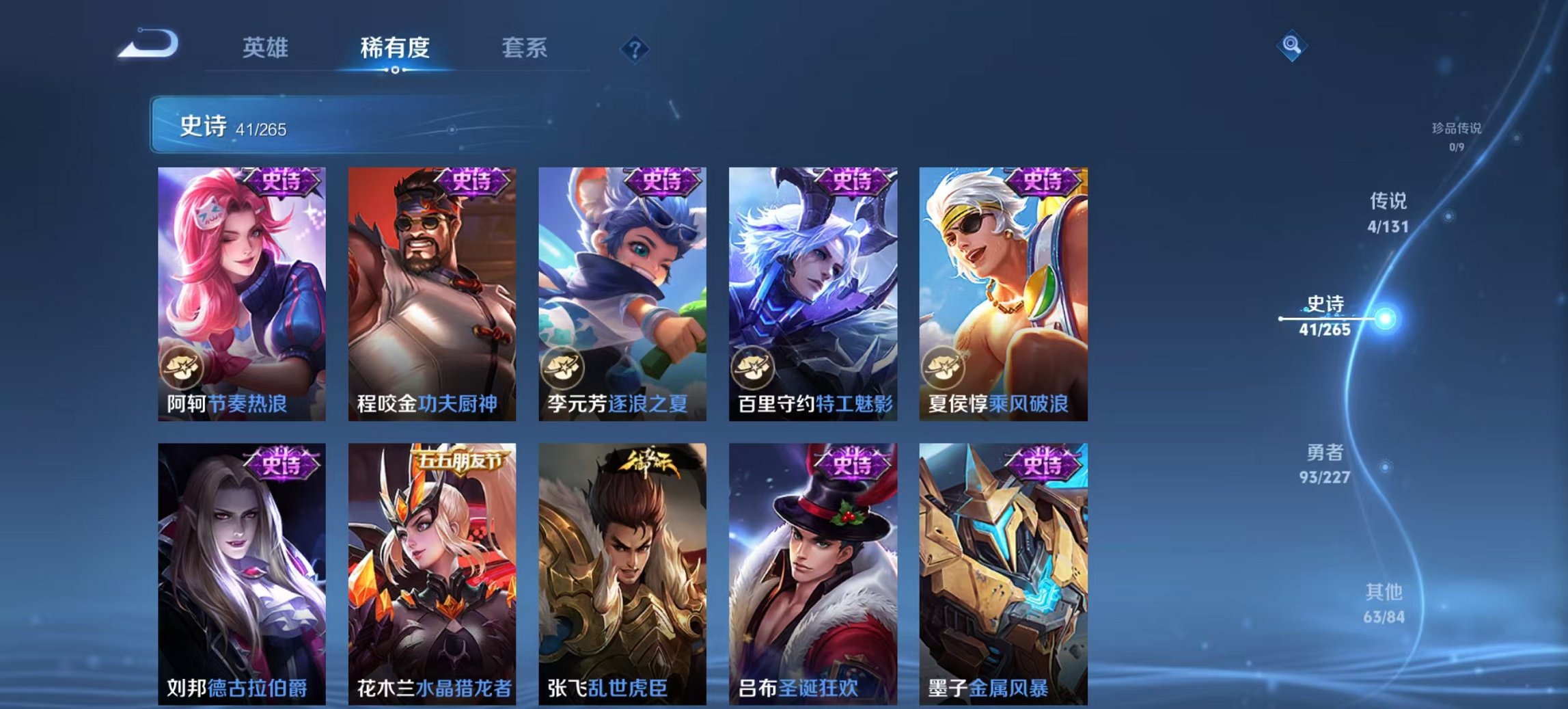This screenshot has width=1568, height=709.
Task: Open the search magnifier icon
Action: coord(1290,47)
